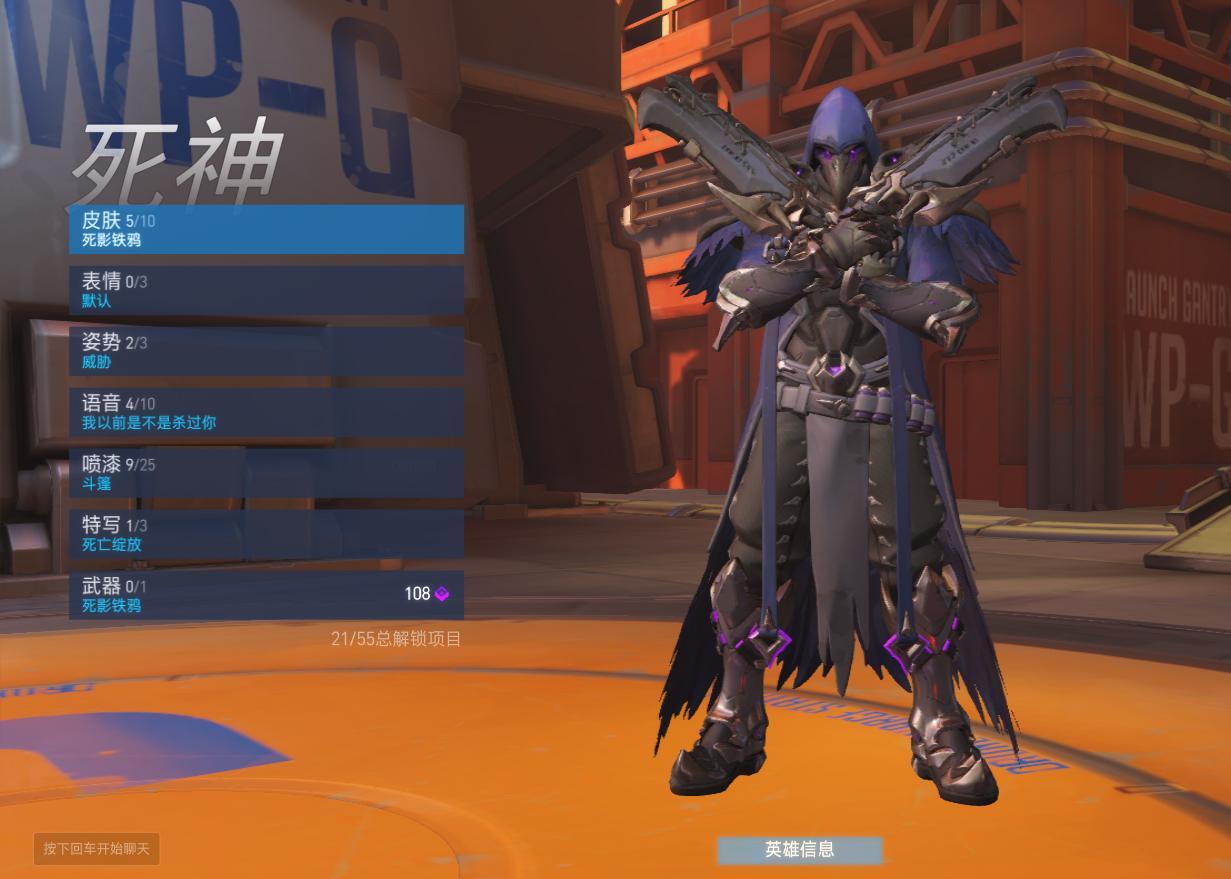Open the 皮肤 (Skins) category
1231x879 pixels.
pos(266,229)
